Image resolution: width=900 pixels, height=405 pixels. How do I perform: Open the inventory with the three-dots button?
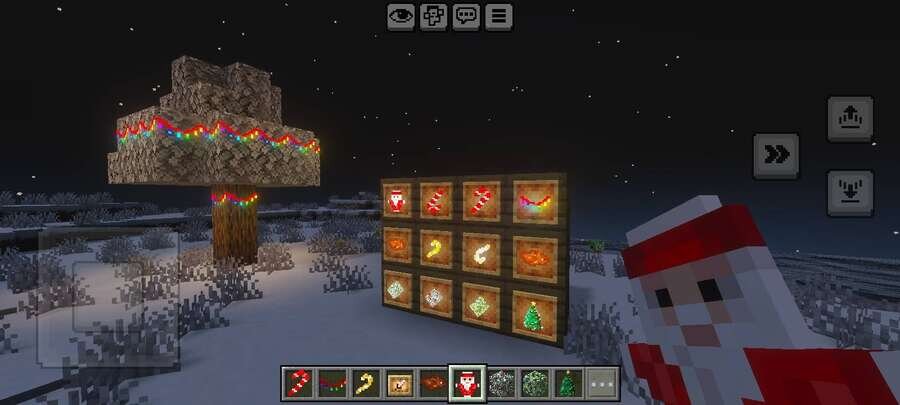point(601,382)
